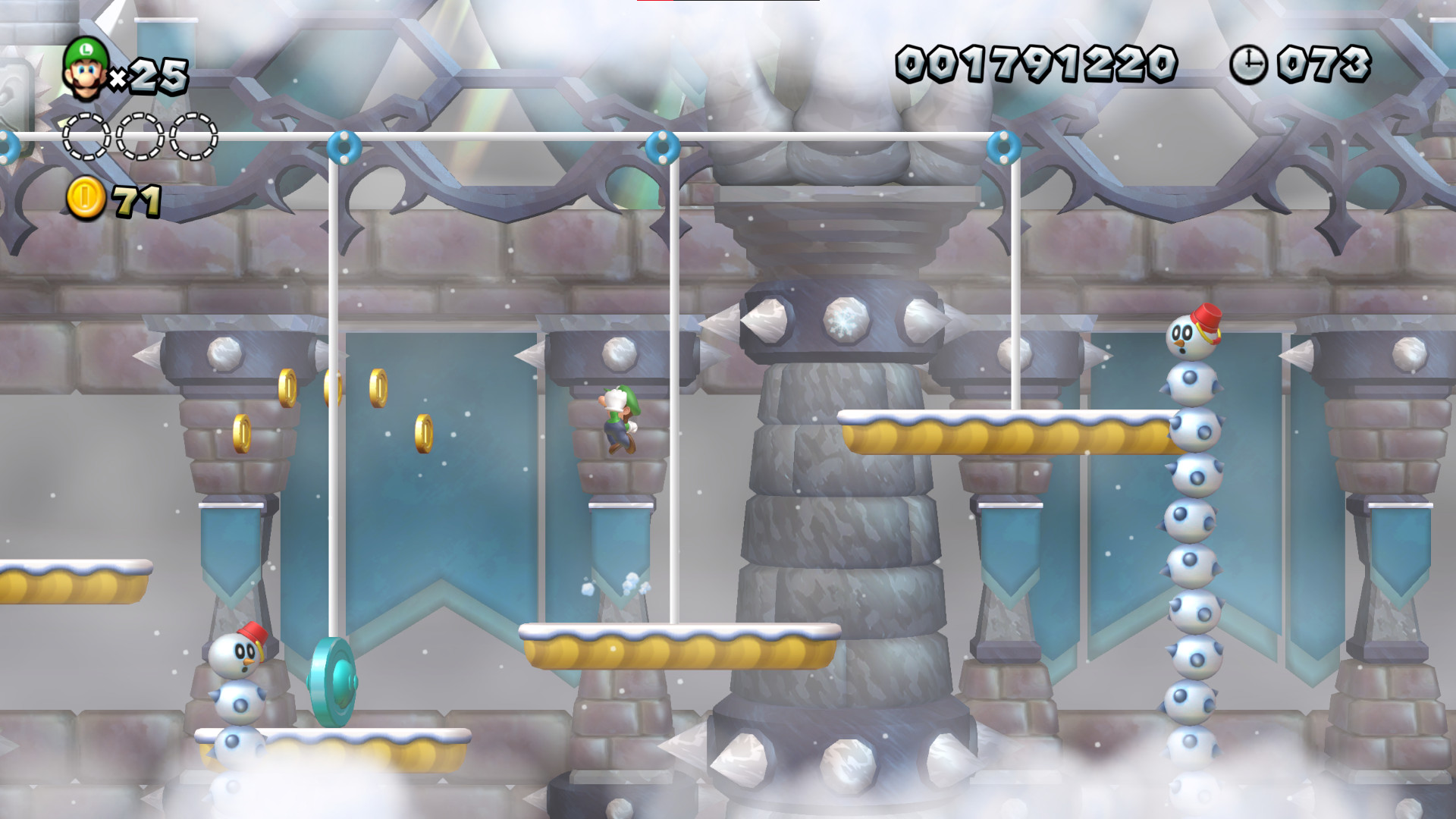
Task: Select the gold coin counter icon
Action: [x=86, y=199]
